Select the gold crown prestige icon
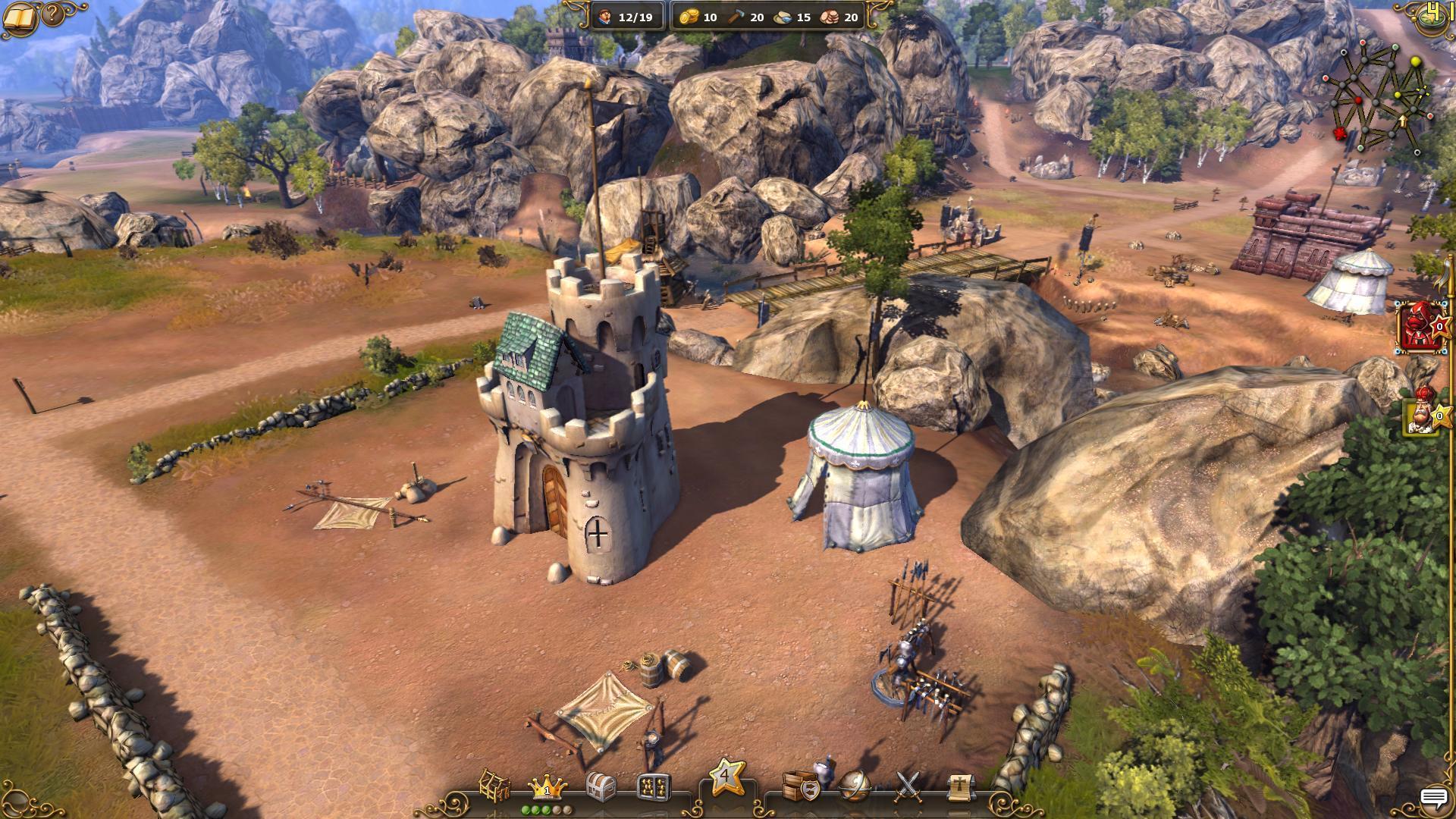Screen dimensions: 1456x819 tap(547, 786)
